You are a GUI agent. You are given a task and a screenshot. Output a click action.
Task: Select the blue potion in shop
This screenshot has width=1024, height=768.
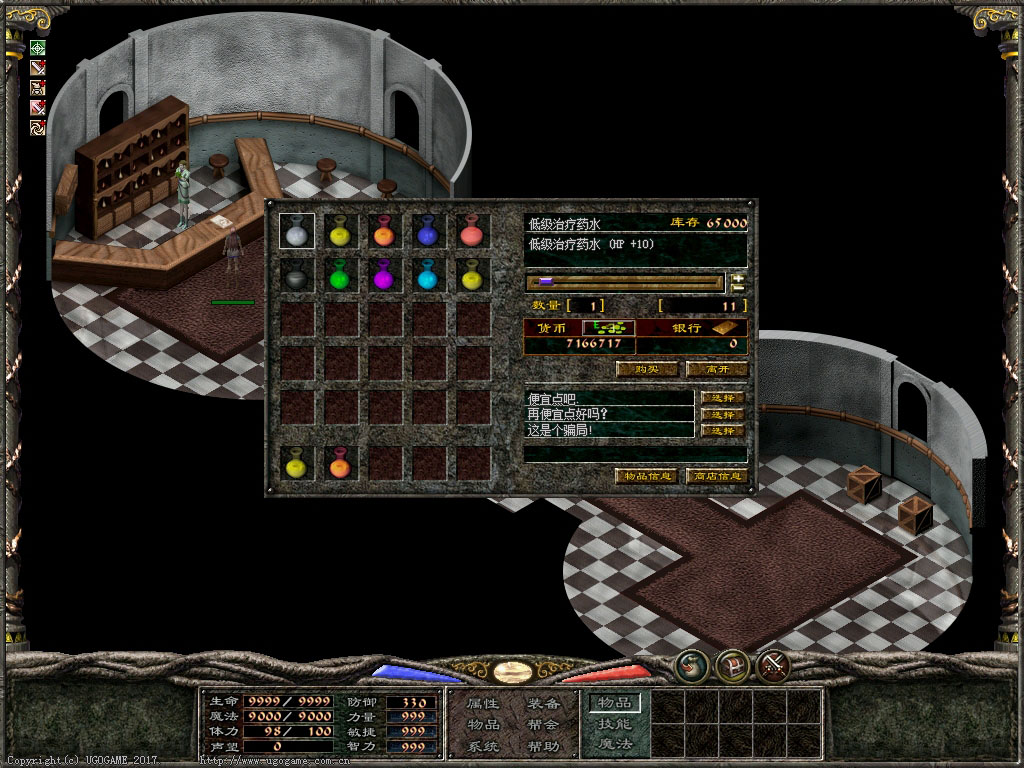click(x=429, y=231)
